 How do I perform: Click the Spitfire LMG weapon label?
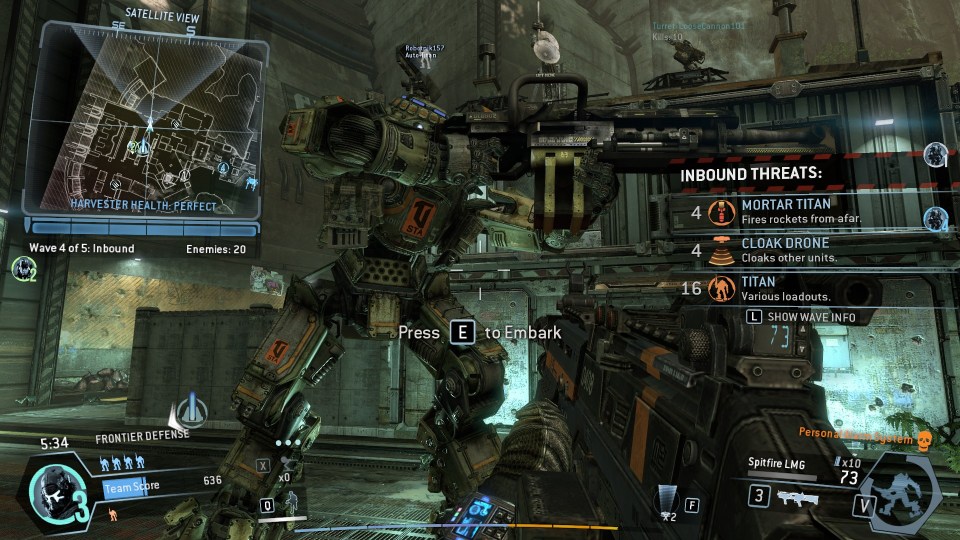(x=777, y=462)
